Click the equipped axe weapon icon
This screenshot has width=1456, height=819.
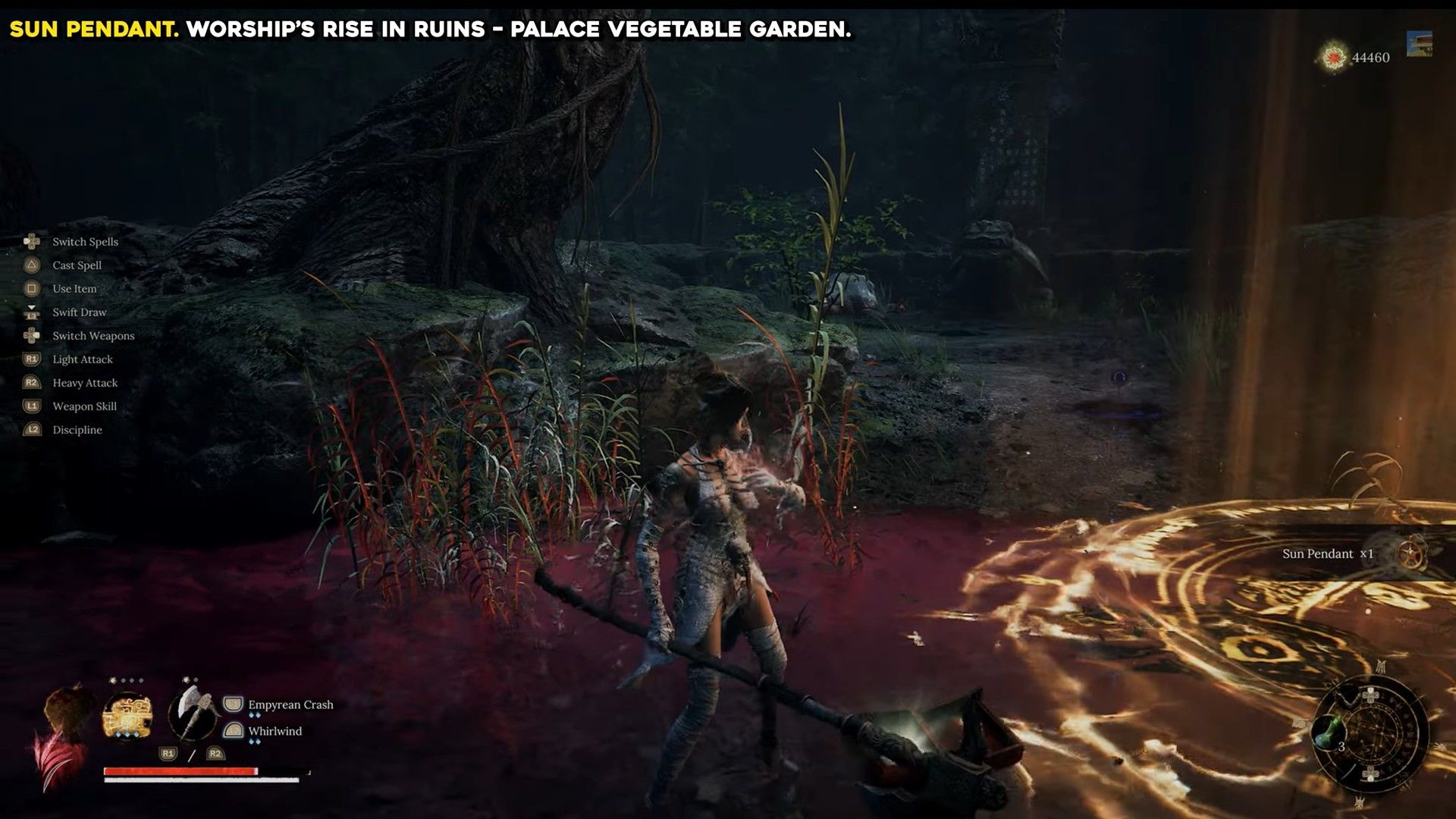pyautogui.click(x=193, y=713)
